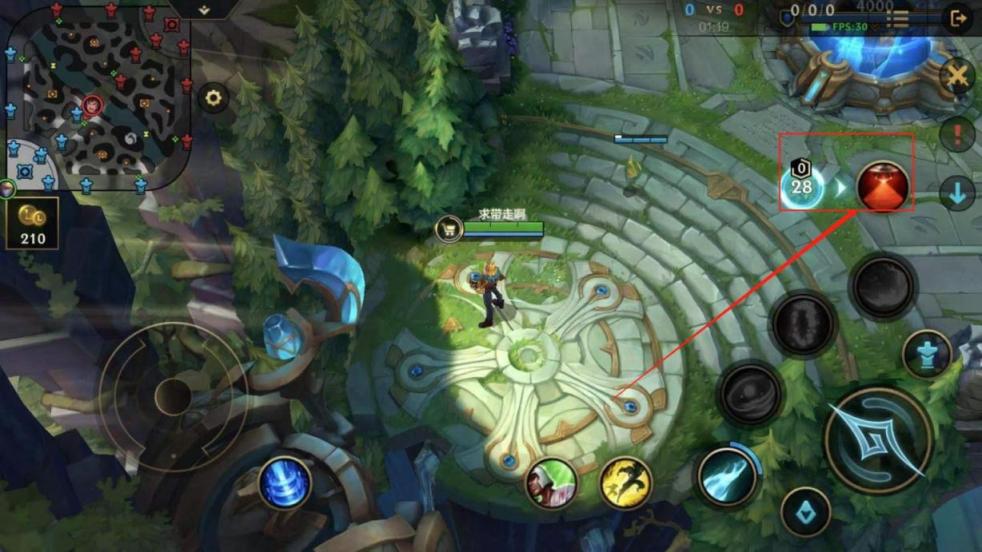Cast the yellow Flash summoner spell
Image resolution: width=982 pixels, height=552 pixels.
point(626,482)
